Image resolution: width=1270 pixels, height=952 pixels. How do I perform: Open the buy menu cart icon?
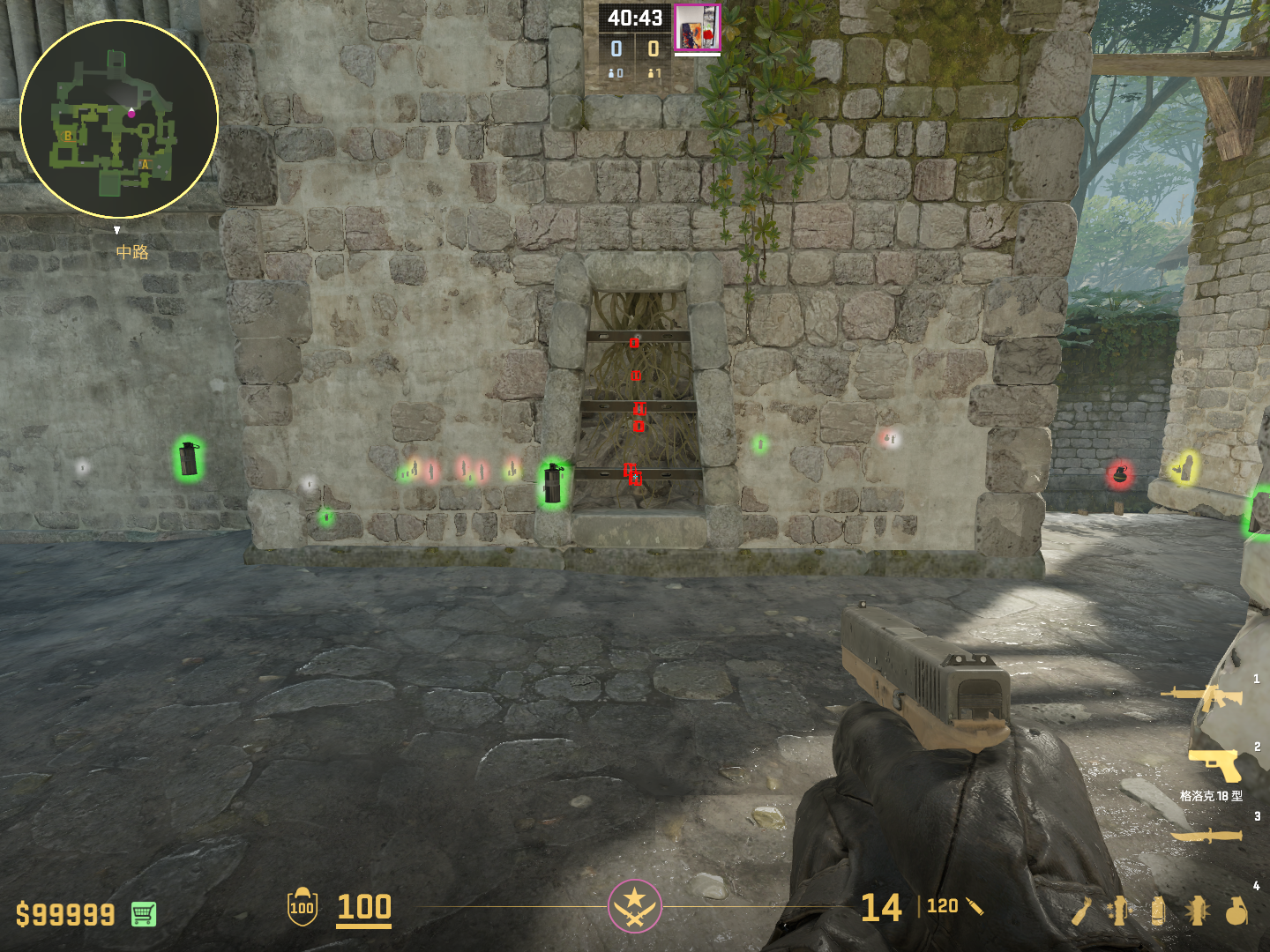(144, 914)
